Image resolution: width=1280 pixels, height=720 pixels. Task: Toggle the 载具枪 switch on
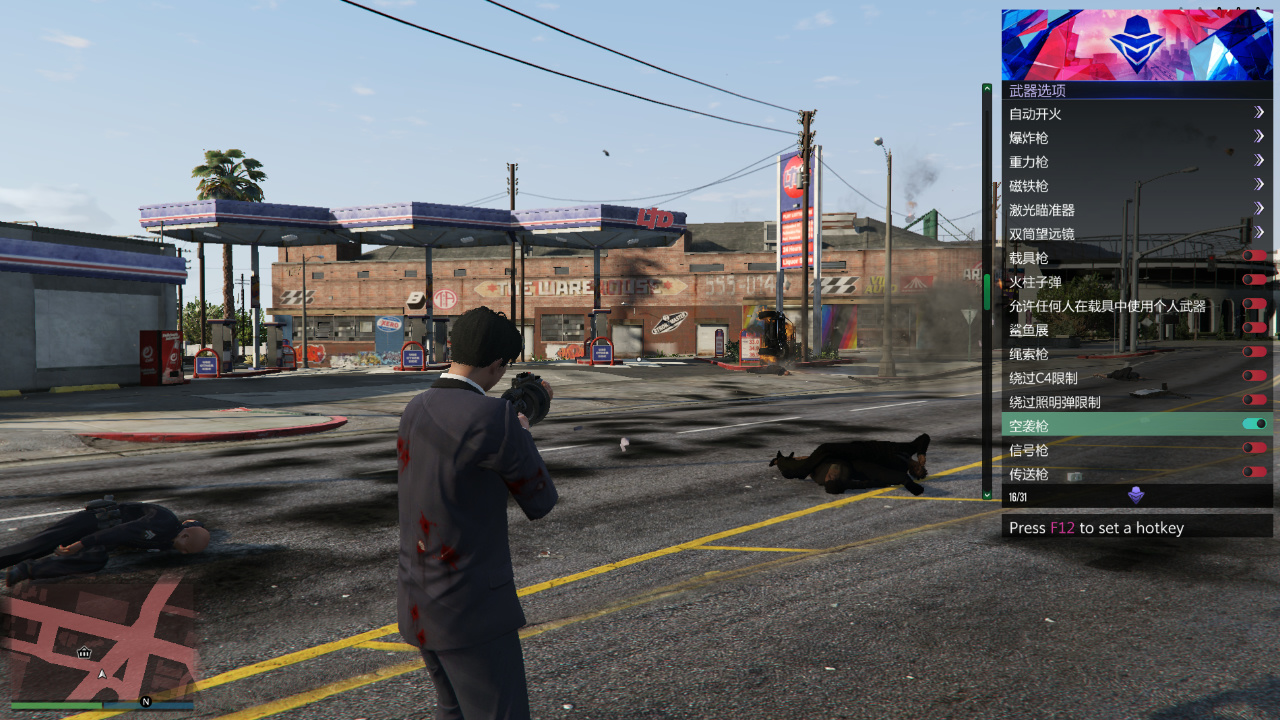pyautogui.click(x=1254, y=256)
